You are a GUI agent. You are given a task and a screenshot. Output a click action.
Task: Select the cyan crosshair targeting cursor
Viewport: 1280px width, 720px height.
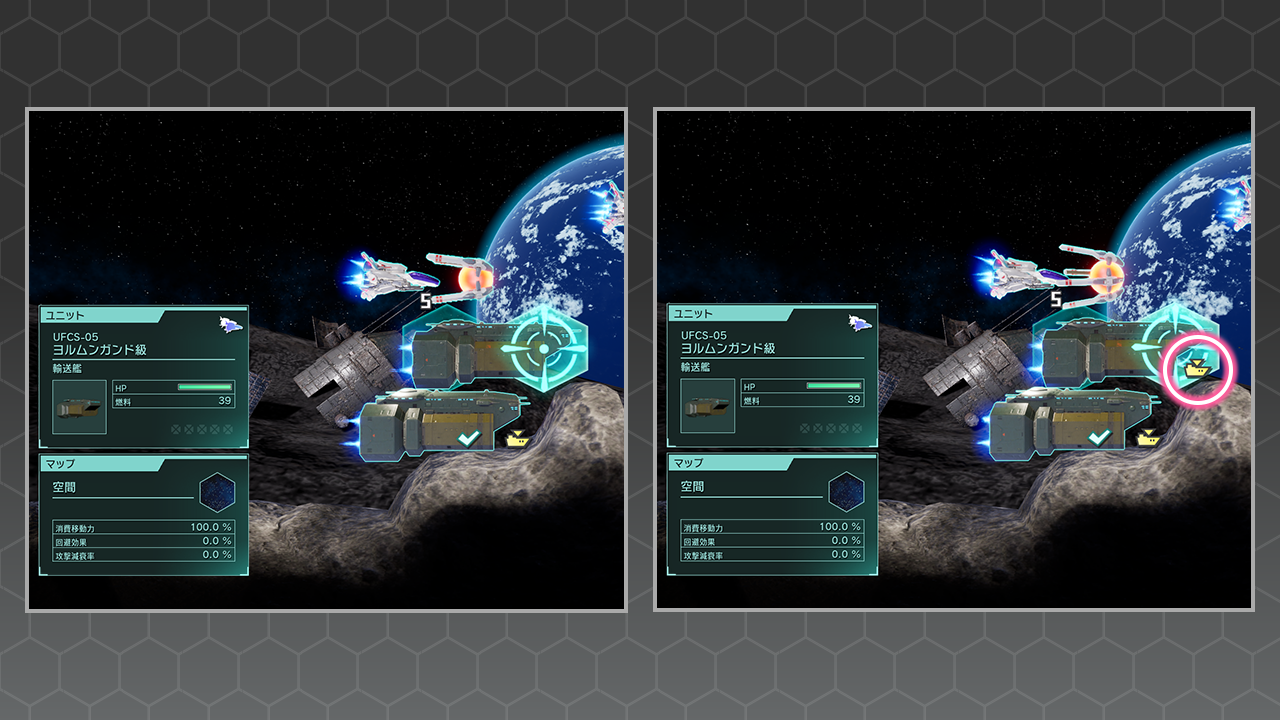pos(542,347)
